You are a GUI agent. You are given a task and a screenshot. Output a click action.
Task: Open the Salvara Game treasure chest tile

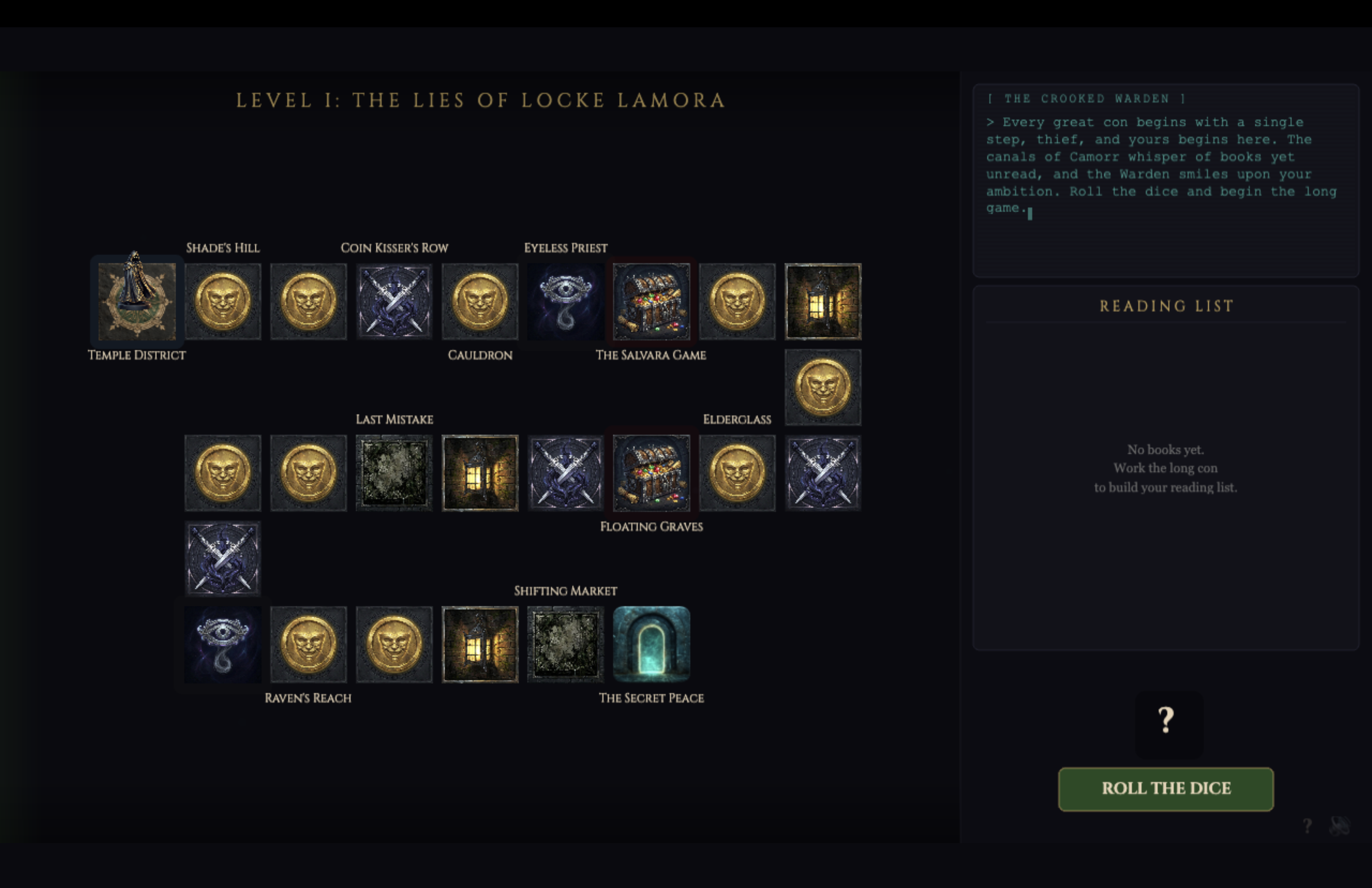(651, 301)
